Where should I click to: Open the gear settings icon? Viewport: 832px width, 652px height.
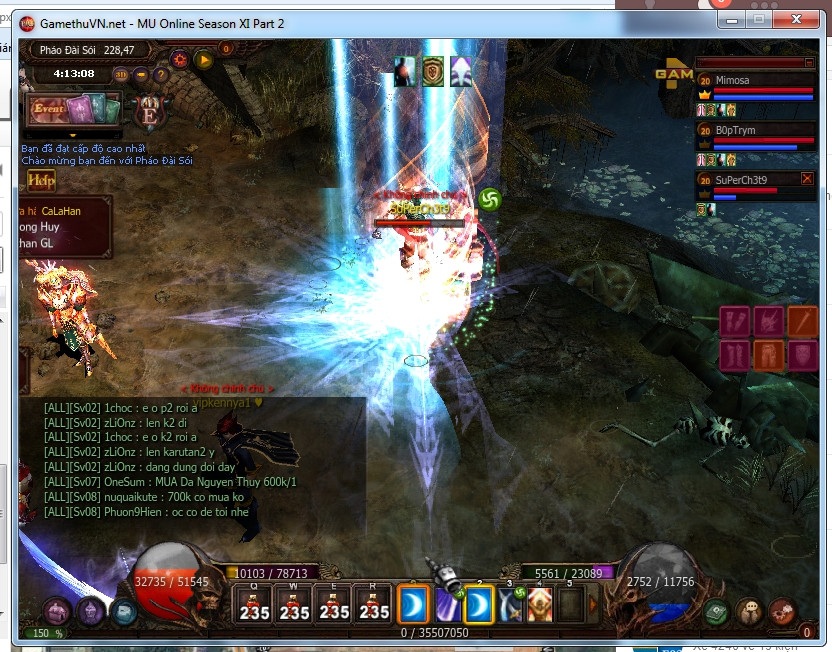[x=180, y=59]
